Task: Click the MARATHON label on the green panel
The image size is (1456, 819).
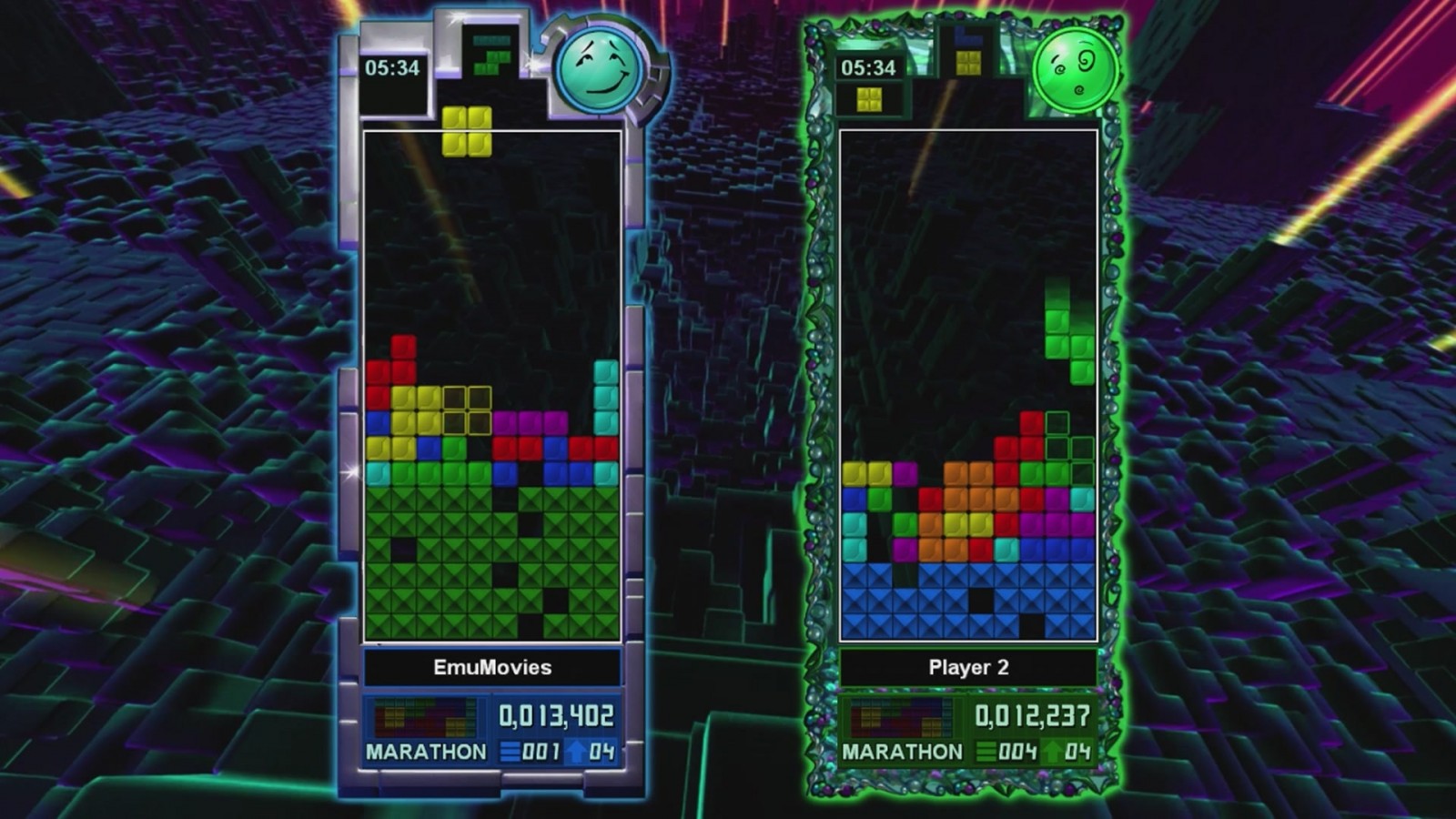Action: click(903, 753)
